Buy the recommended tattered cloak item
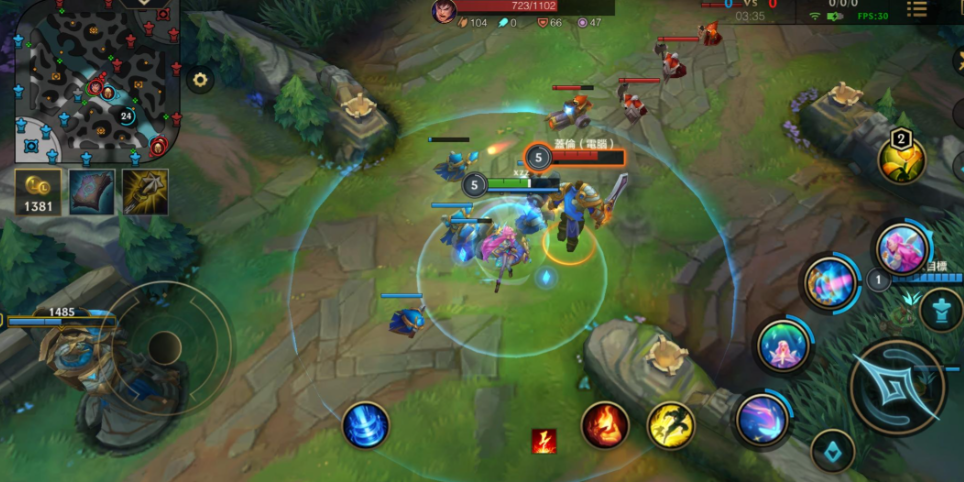Viewport: 964px width, 482px height. point(92,191)
